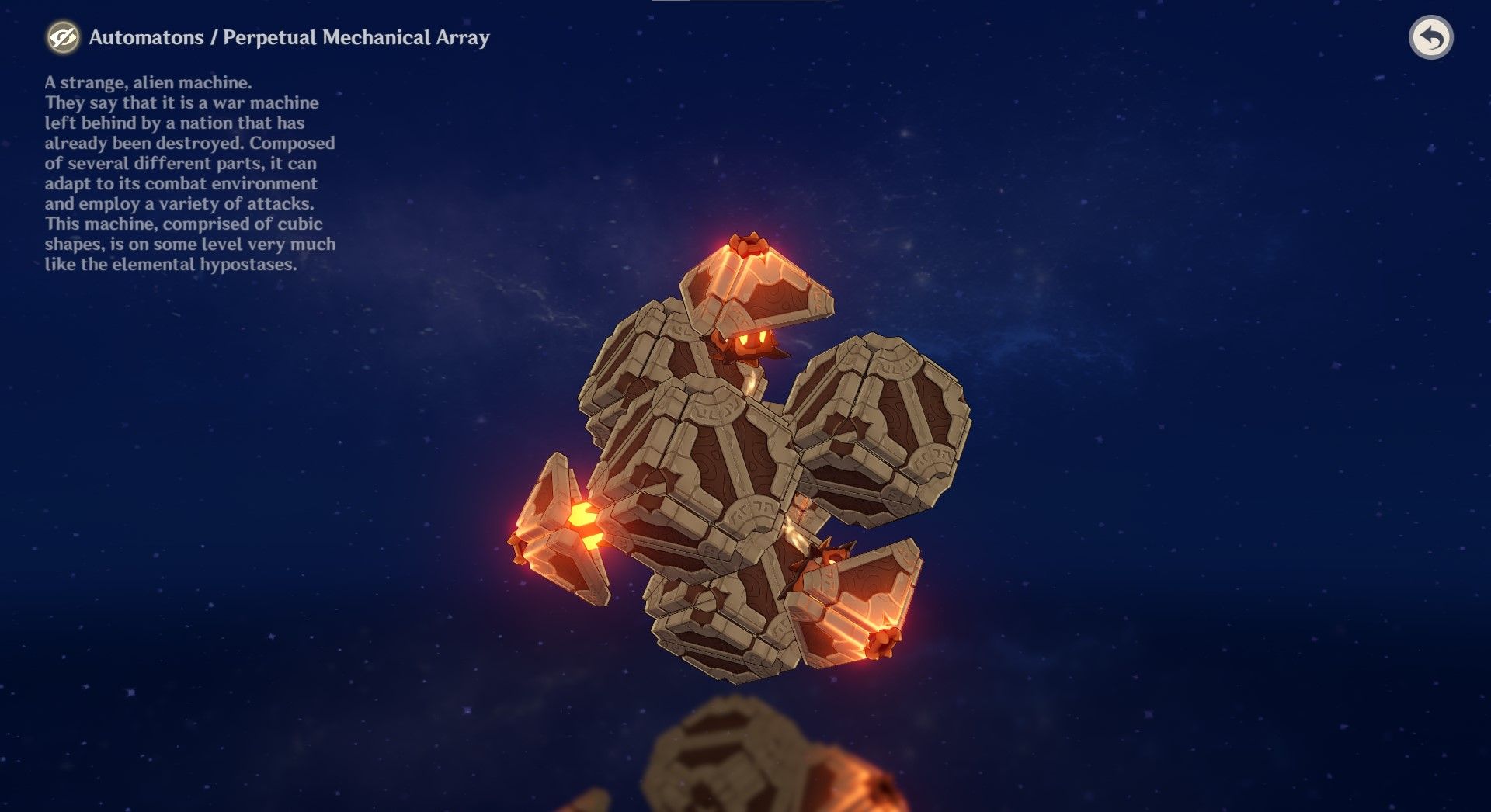Click the orange glow on the left projectile part
The image size is (1491, 812).
click(x=582, y=514)
